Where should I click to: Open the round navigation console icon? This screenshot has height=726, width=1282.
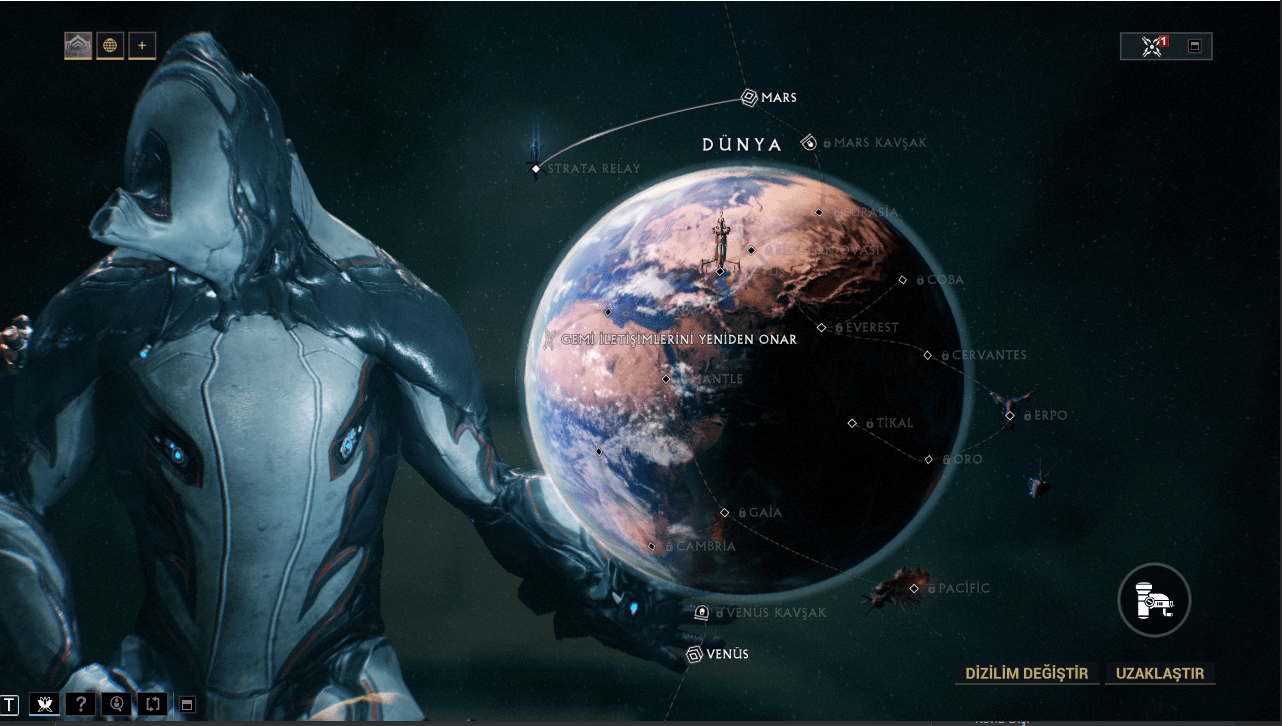[x=1153, y=600]
